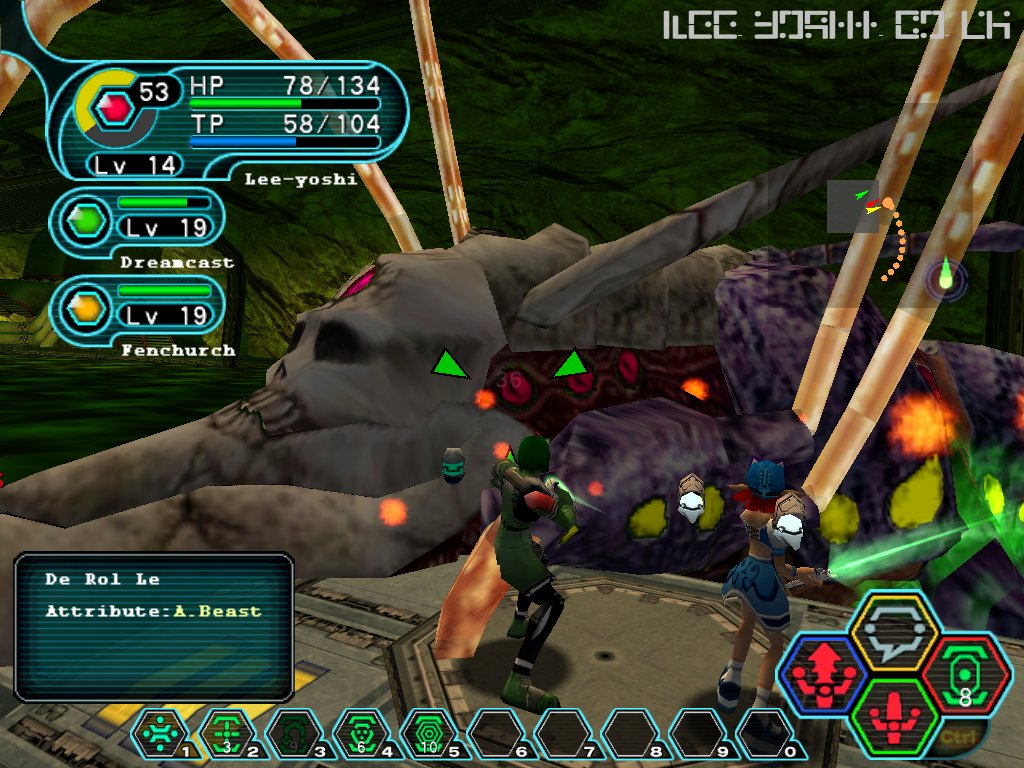Select the item in quick slot 1

point(160,733)
